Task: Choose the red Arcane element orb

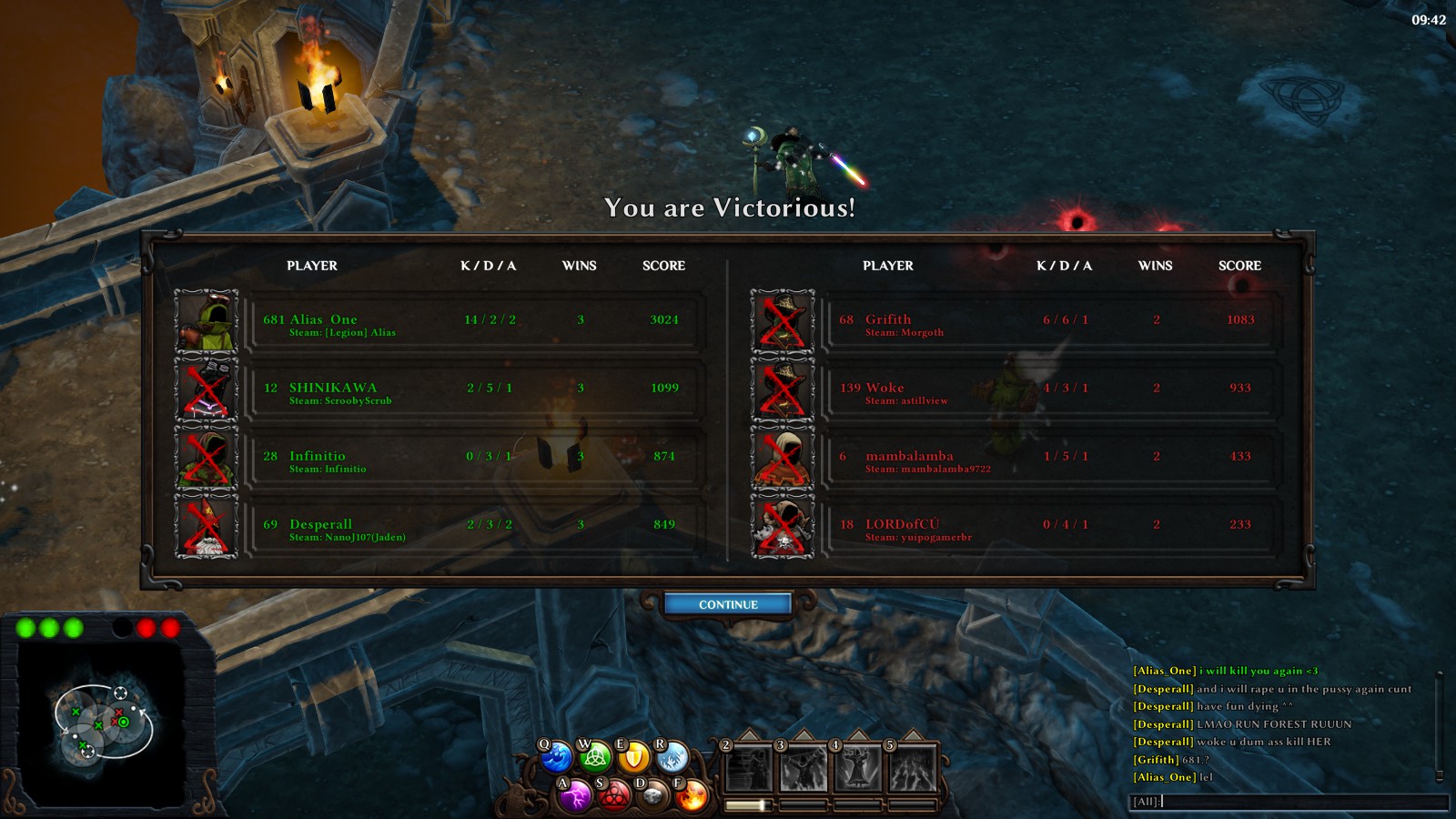Action: (614, 796)
